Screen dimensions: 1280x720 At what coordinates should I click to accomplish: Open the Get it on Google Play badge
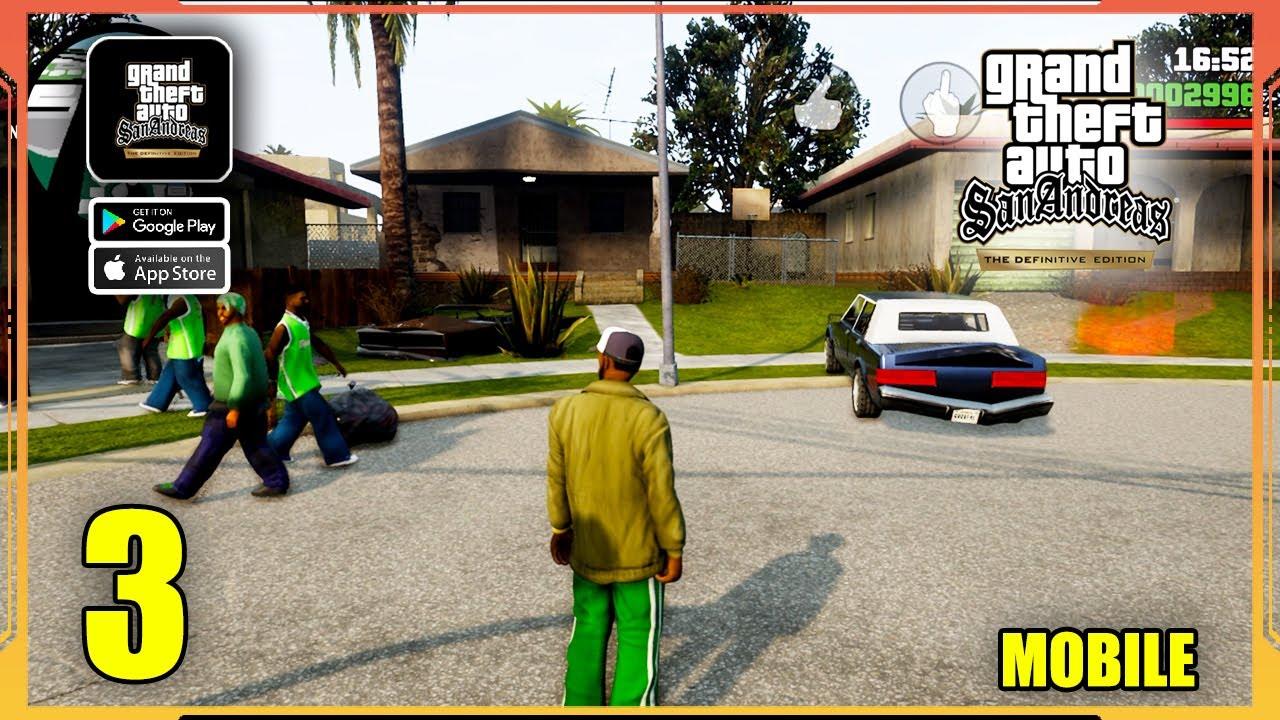160,222
